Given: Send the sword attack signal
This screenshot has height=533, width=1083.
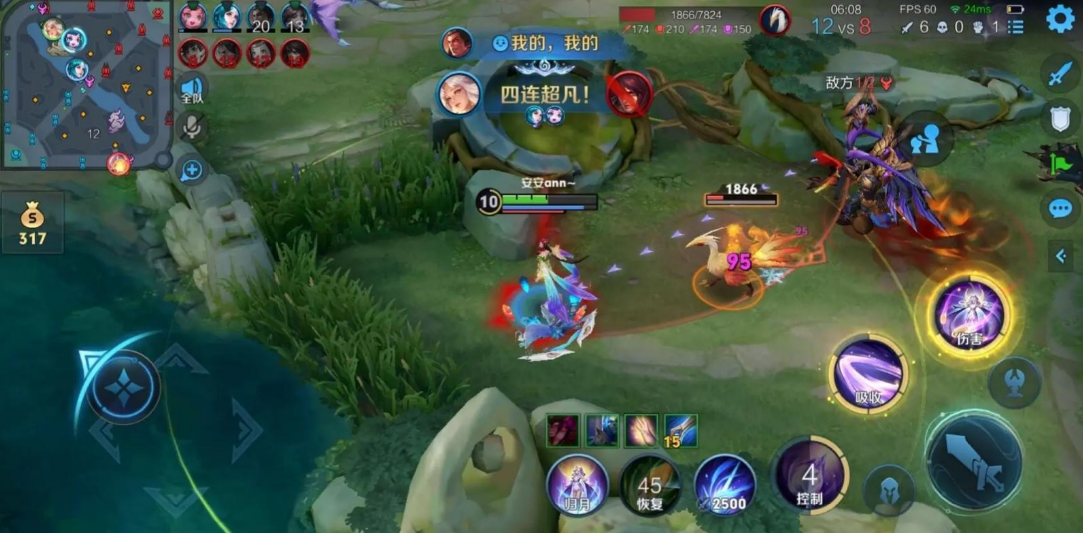Looking at the screenshot, I should click(x=1060, y=72).
